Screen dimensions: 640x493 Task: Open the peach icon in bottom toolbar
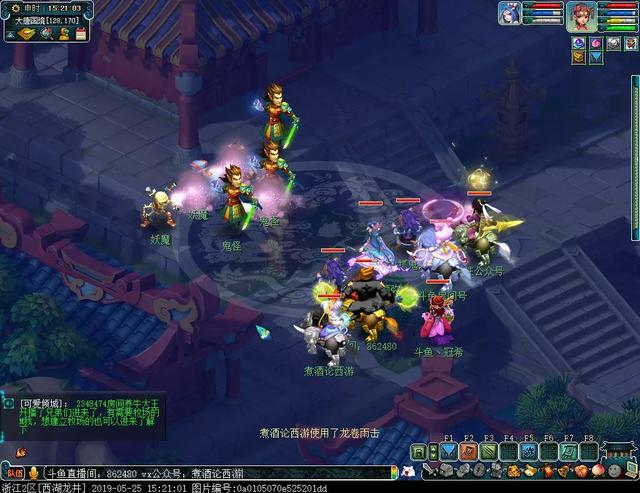pyautogui.click(x=598, y=471)
